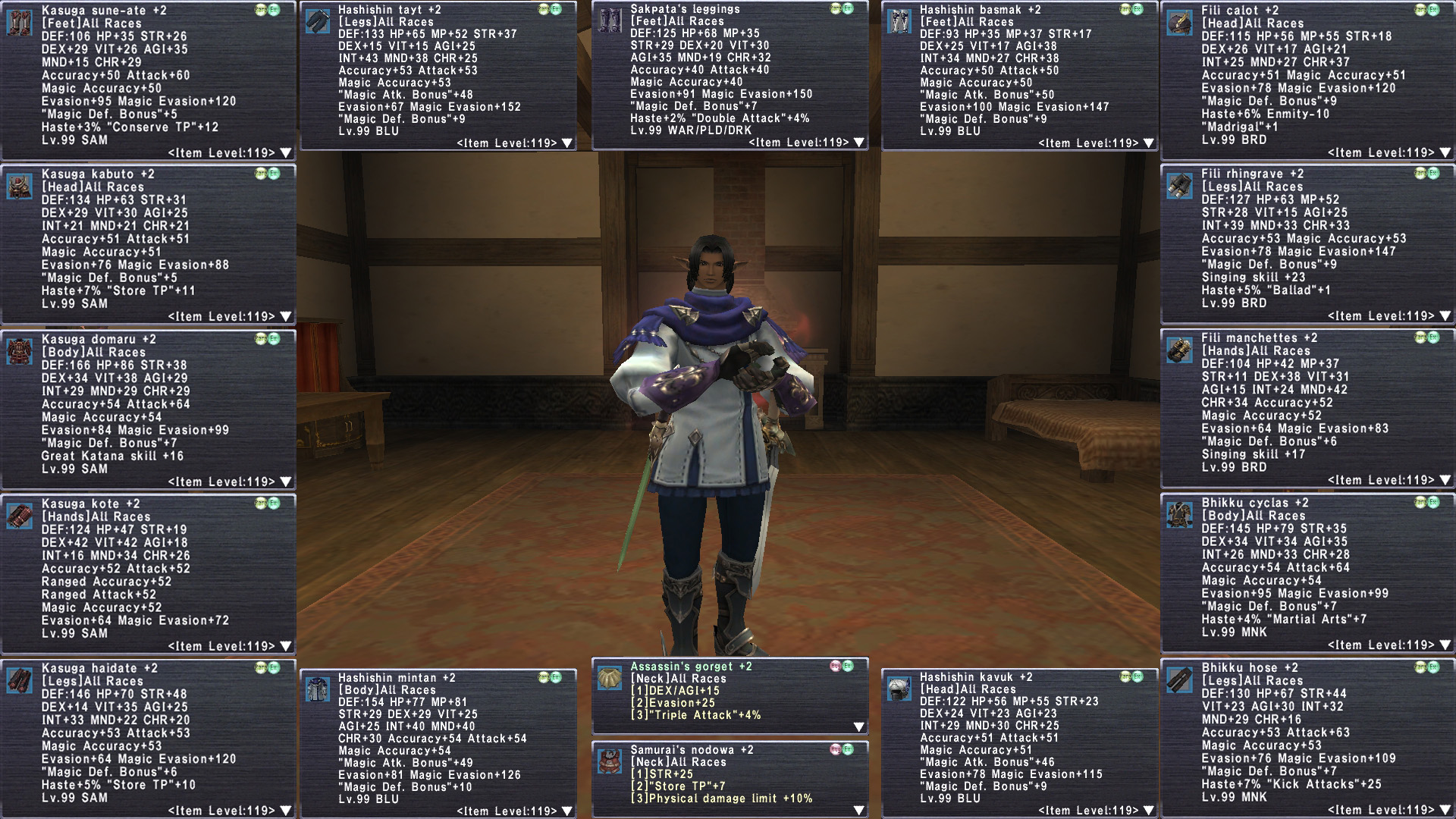Choose the Hashishin basmak +2 feet icon
This screenshot has height=819, width=1456.
point(899,21)
